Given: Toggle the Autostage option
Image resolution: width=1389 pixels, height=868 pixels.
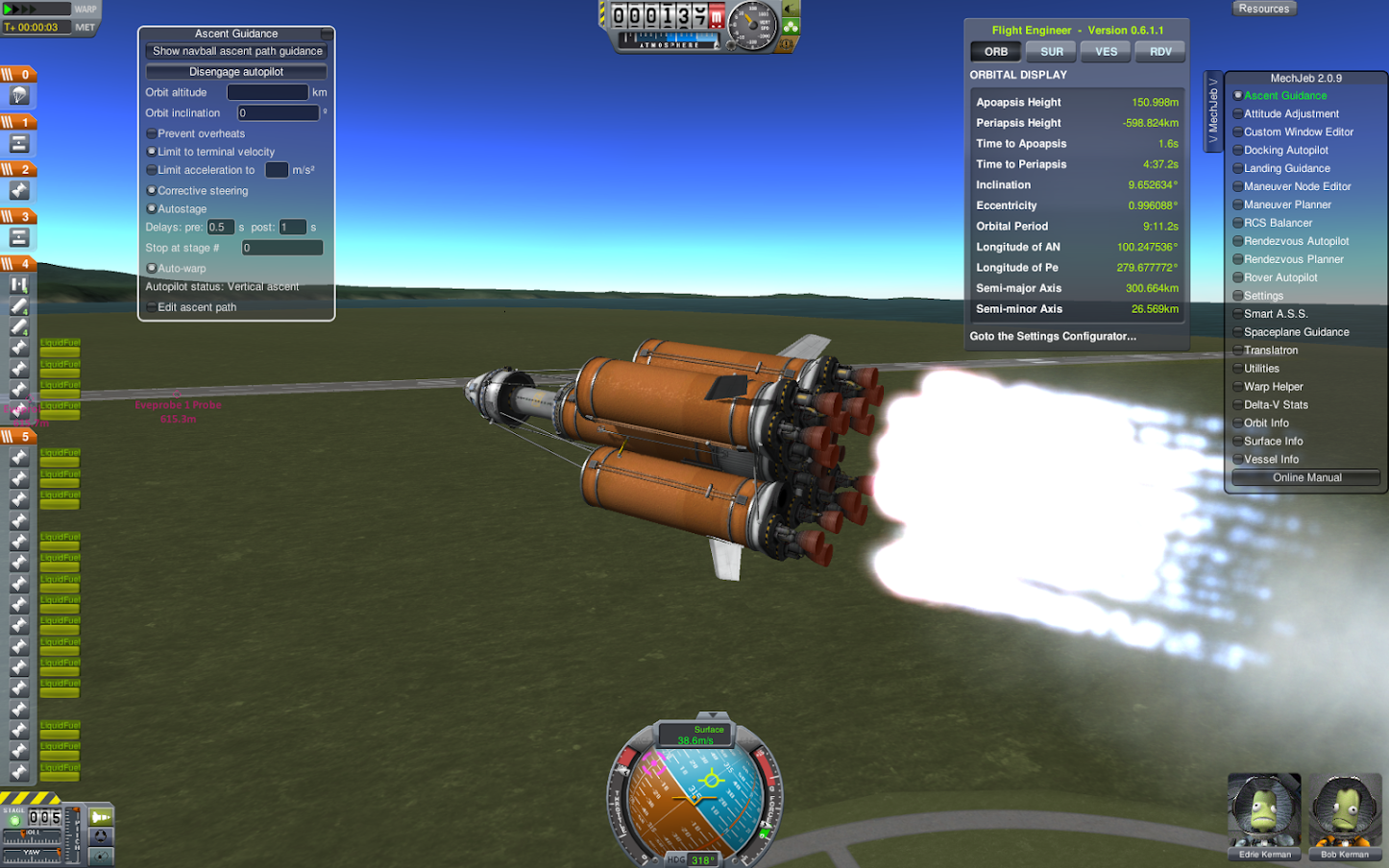Looking at the screenshot, I should click(x=151, y=208).
